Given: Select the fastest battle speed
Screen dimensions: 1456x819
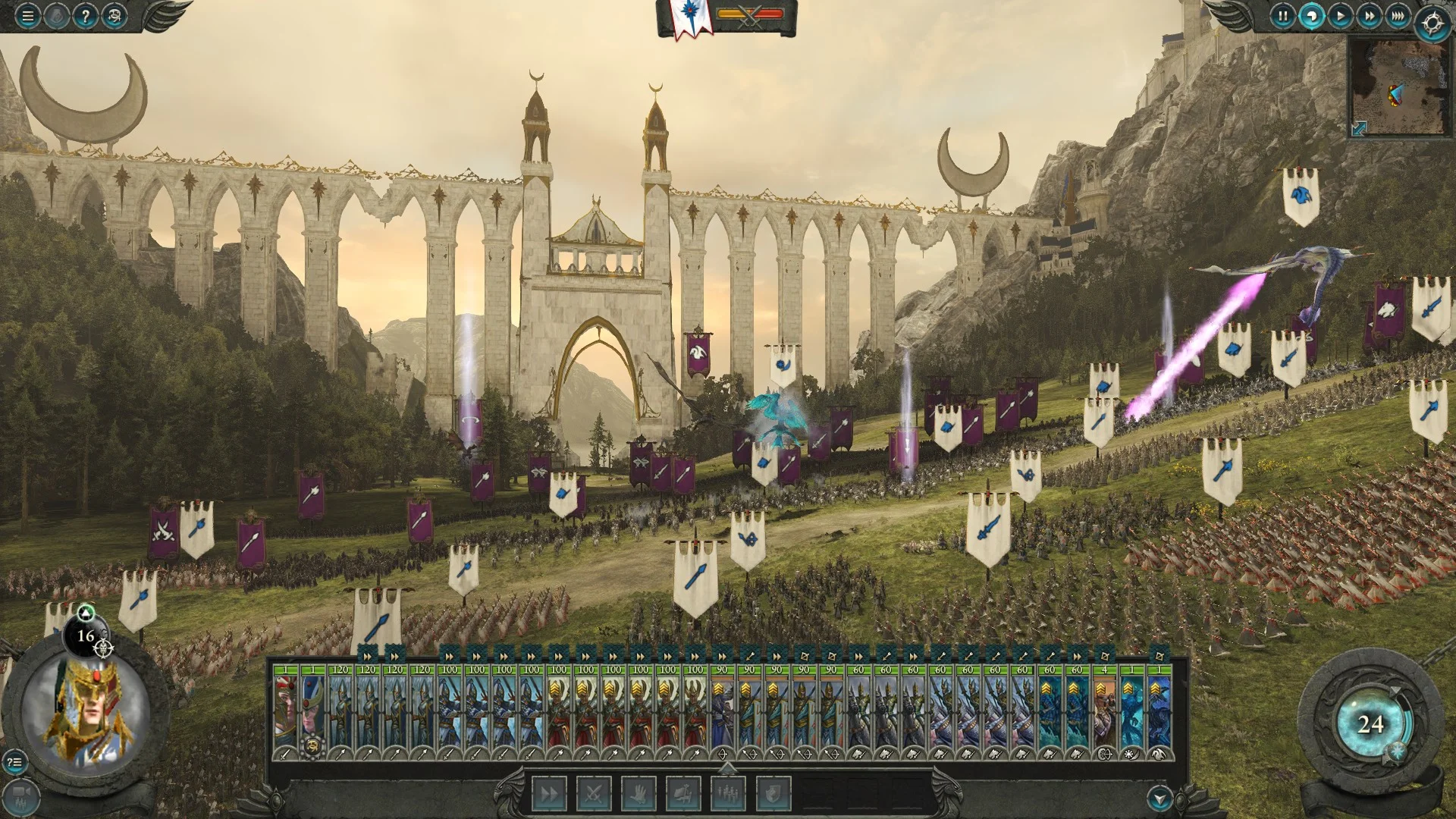Looking at the screenshot, I should (x=1398, y=15).
